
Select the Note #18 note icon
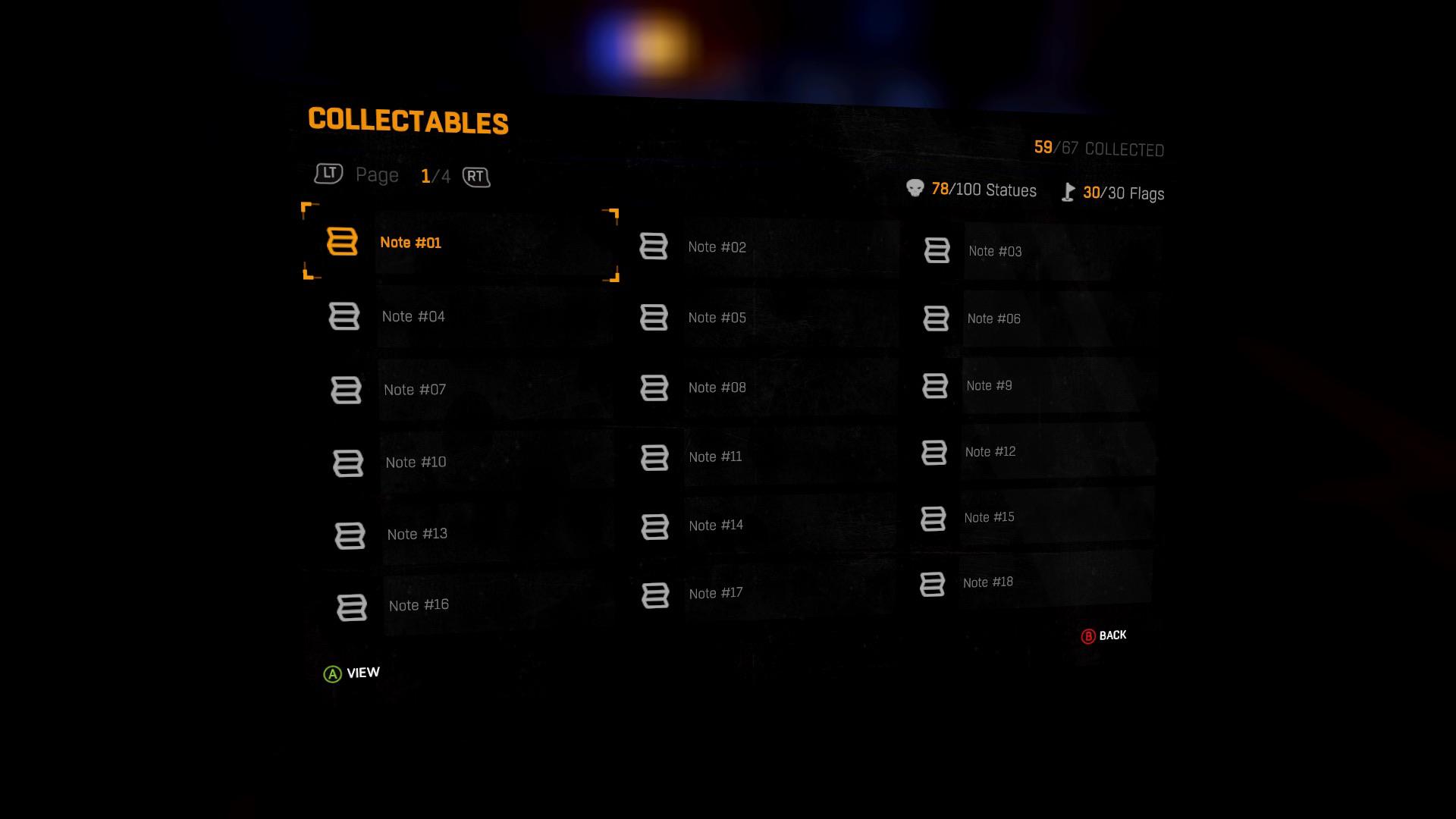pyautogui.click(x=932, y=584)
